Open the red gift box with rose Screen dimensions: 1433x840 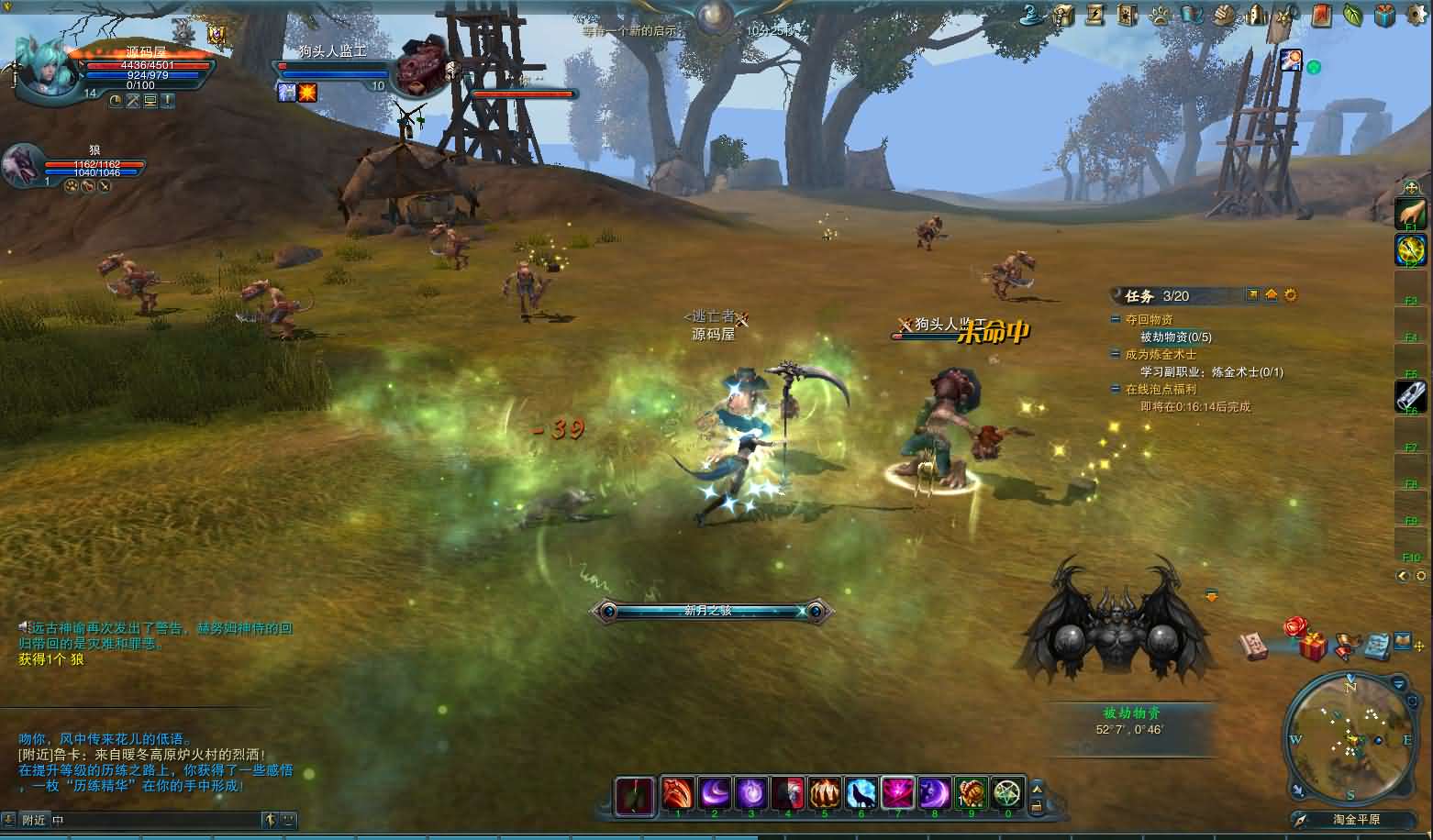1310,643
